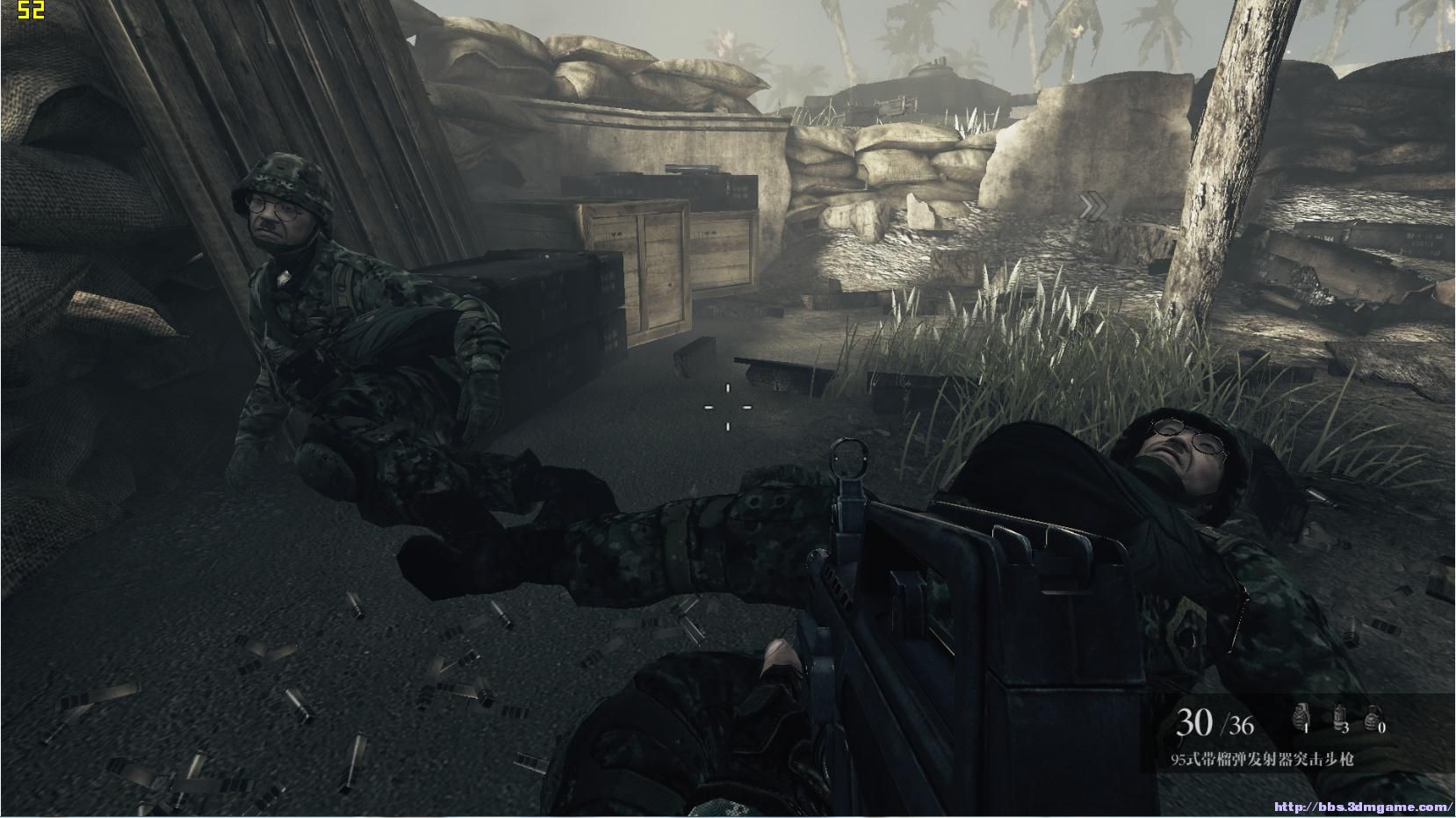Screen dimensions: 1456x818
Task: Click the 95式带榴弹发射器突击步枪 weapon label
Action: (1262, 759)
